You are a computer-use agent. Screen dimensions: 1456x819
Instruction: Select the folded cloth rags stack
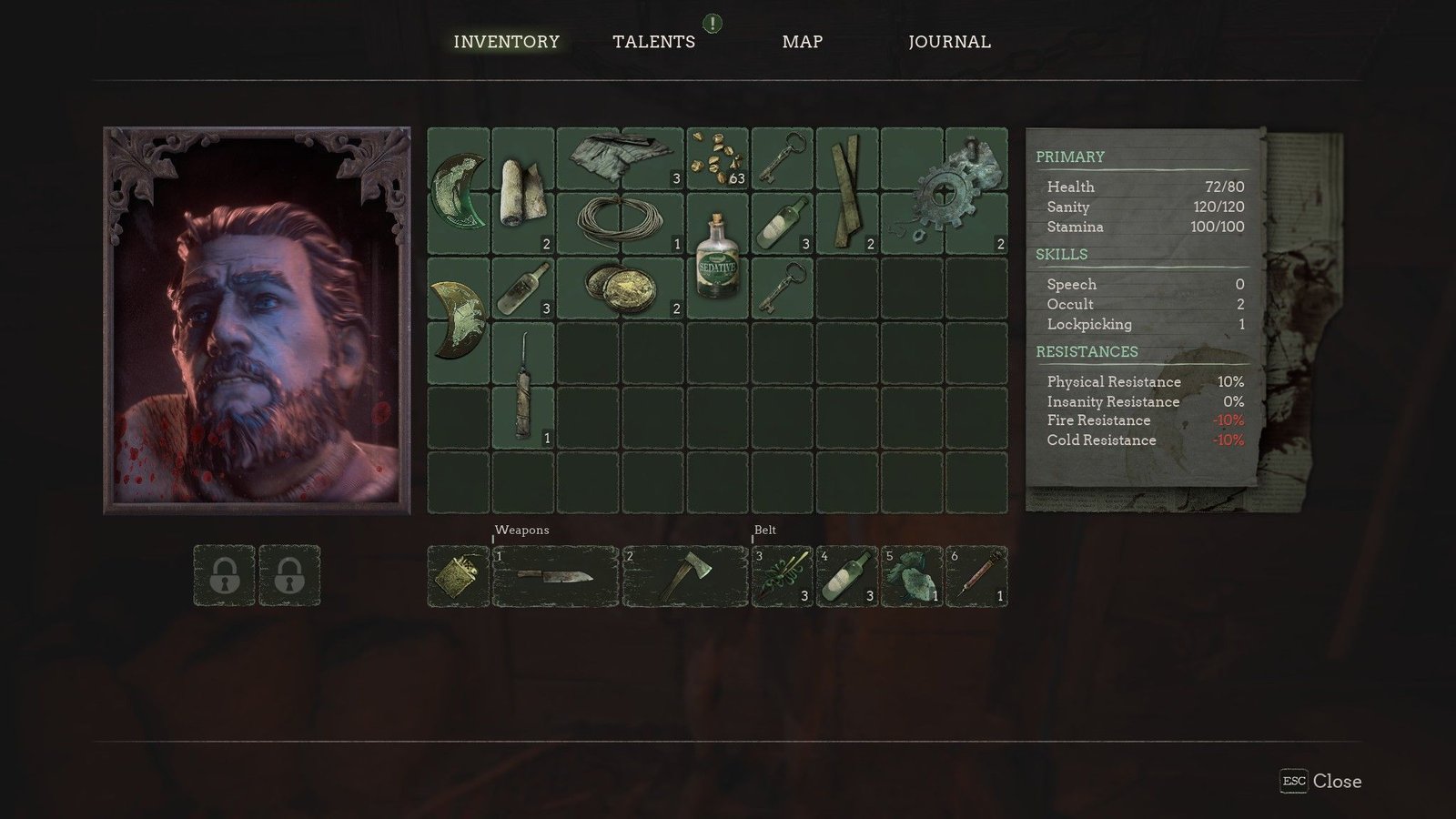(620, 157)
